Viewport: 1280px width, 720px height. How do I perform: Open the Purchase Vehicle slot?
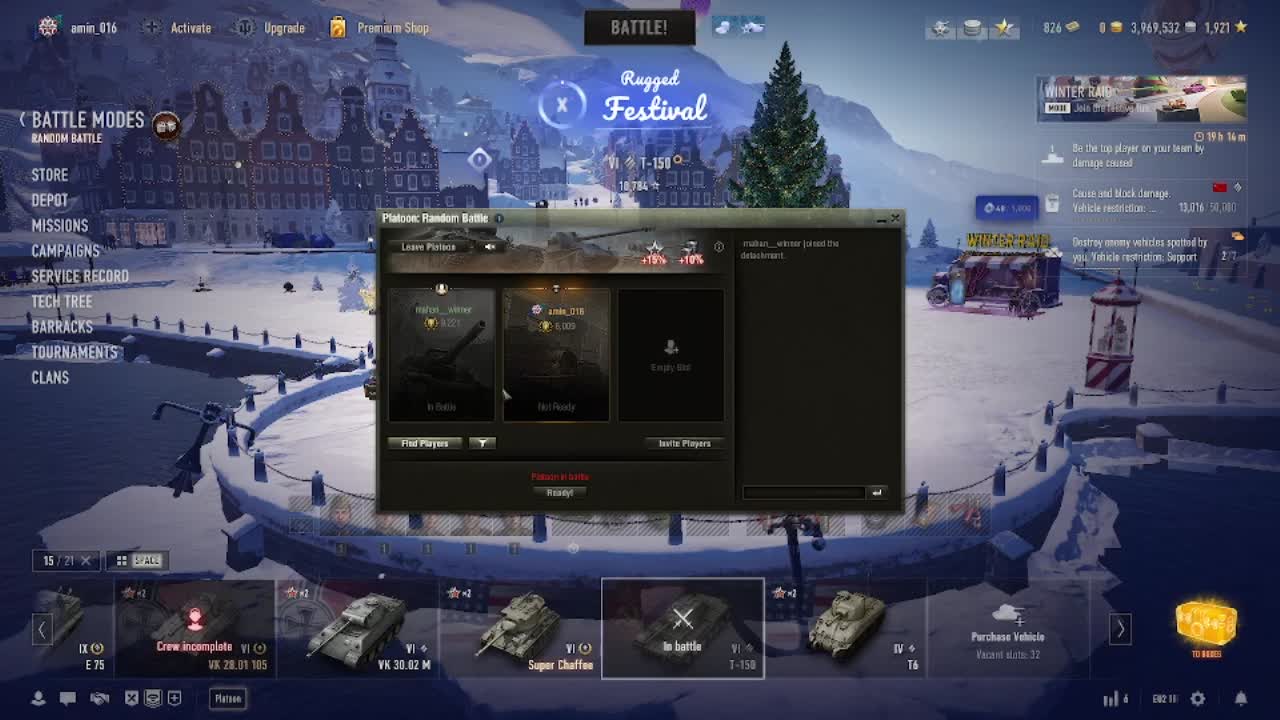click(x=1007, y=628)
